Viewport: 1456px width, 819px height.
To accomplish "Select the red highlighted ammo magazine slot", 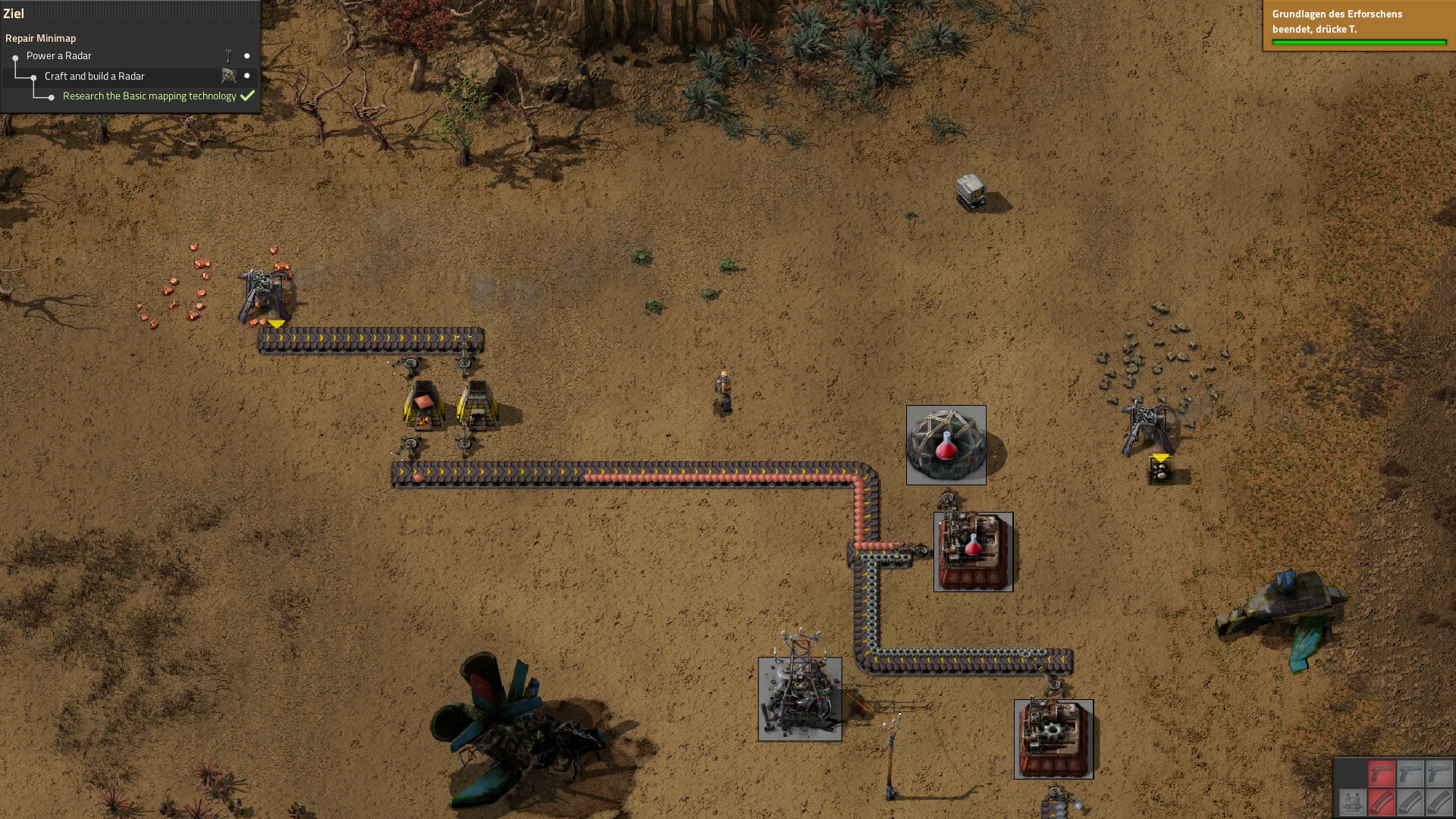I will click(x=1382, y=802).
